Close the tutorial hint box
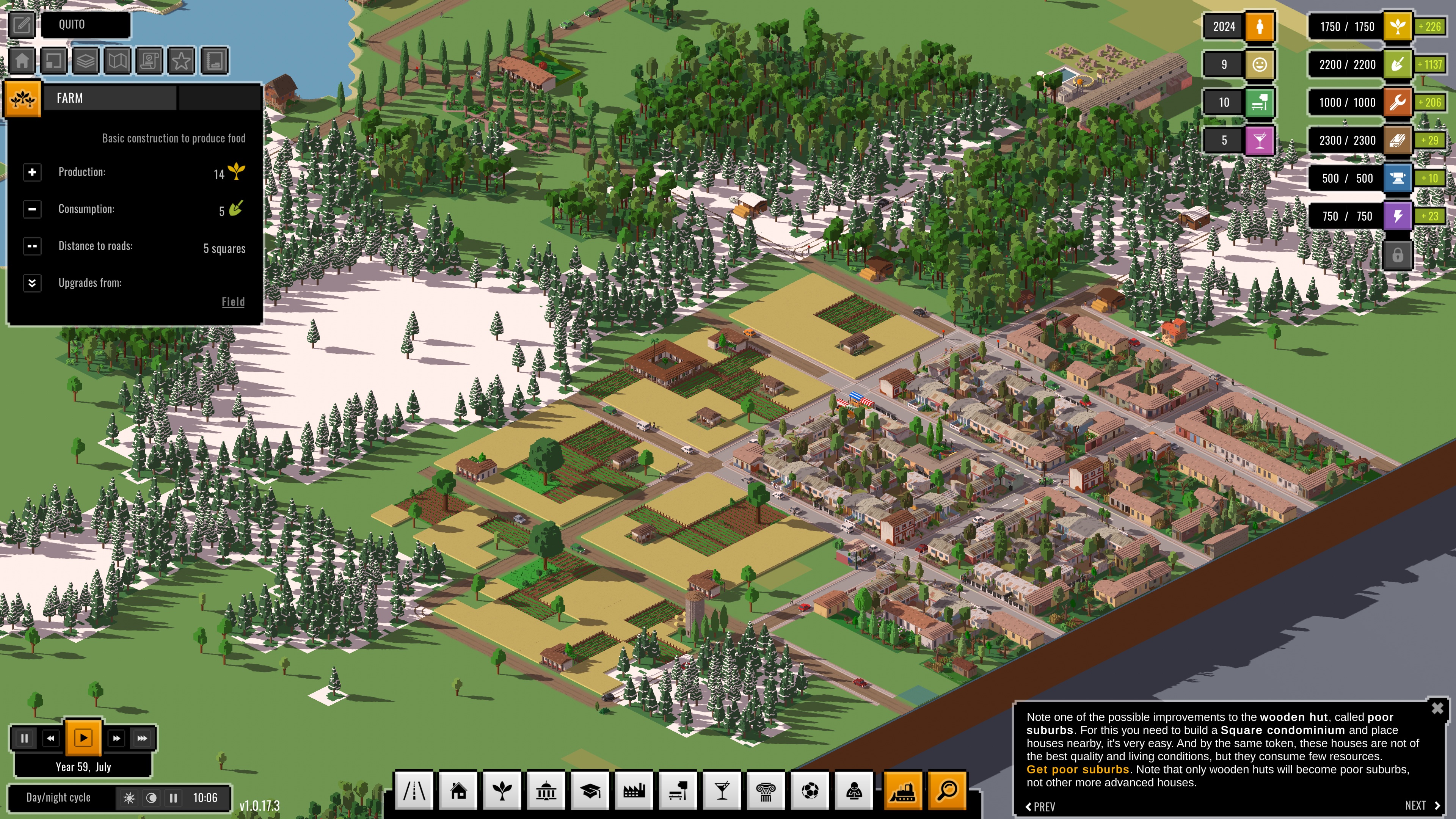Viewport: 1456px width, 819px height. click(x=1437, y=708)
